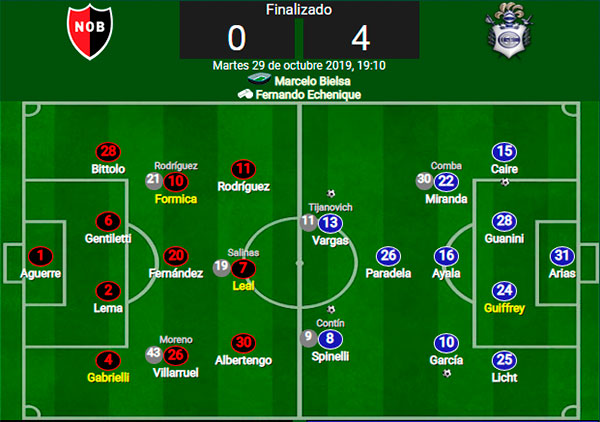Click Paradela's blue number 26 marker
The height and width of the screenshot is (422, 600).
point(388,256)
